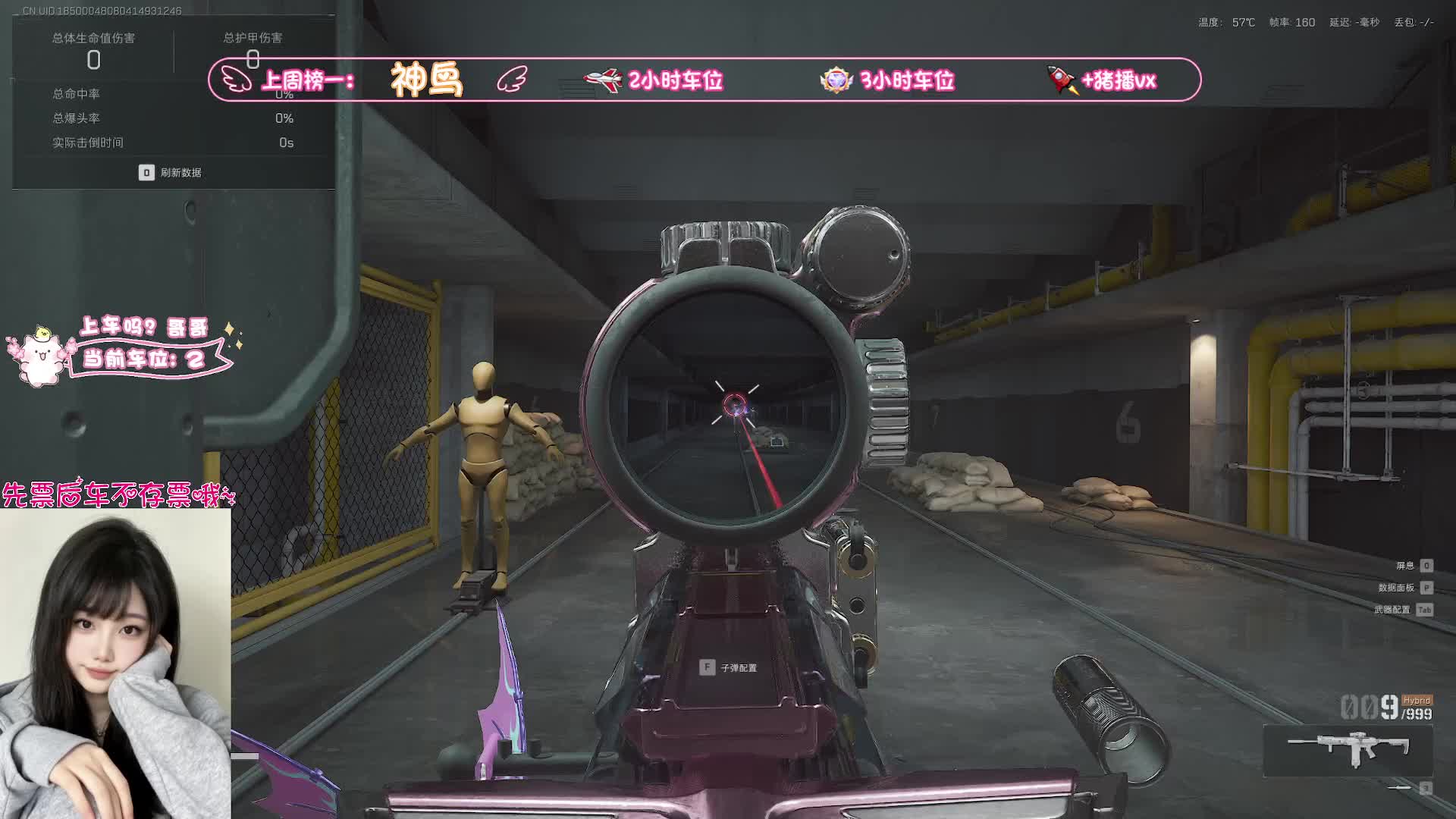Click the 刷新数据 refresh data button
This screenshot has height=819, width=1456.
[171, 173]
